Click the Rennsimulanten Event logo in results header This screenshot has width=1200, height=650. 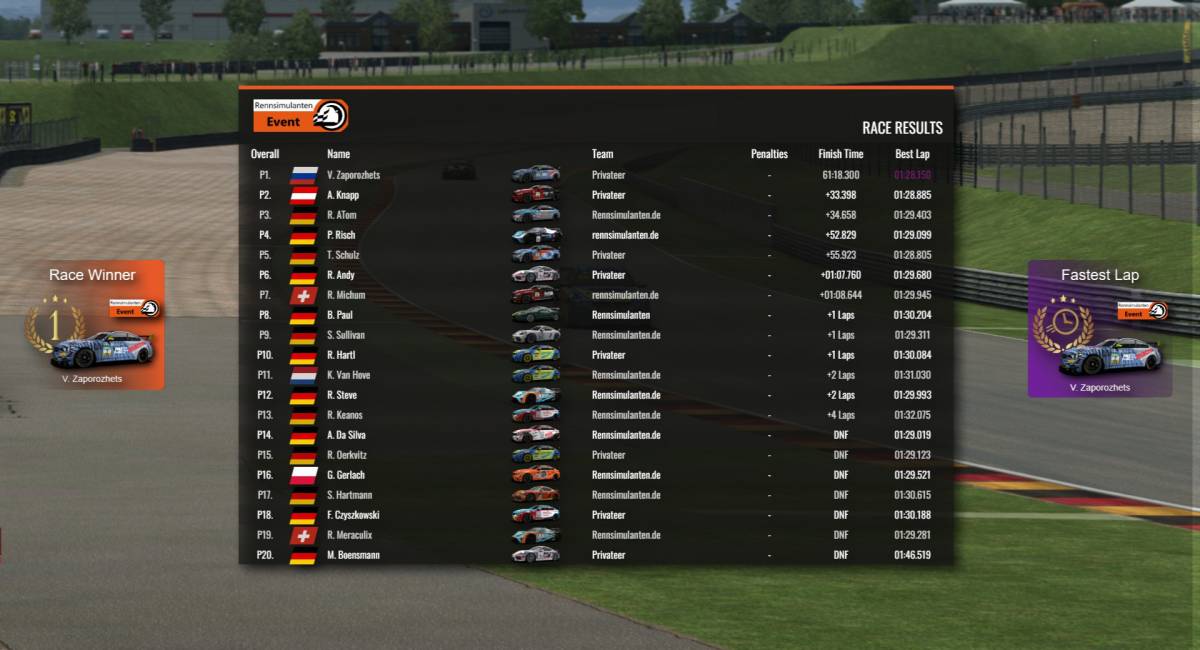click(x=300, y=115)
